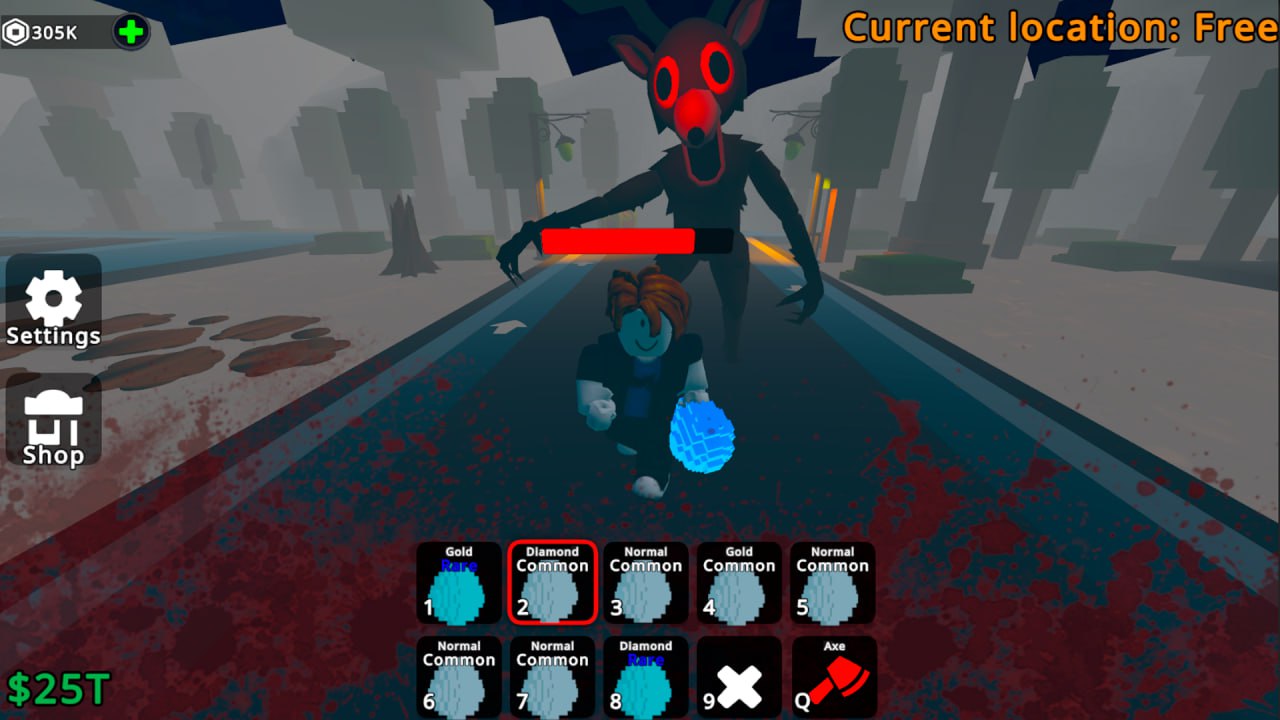Select the Diamond Common egg in slot 2

(x=552, y=583)
